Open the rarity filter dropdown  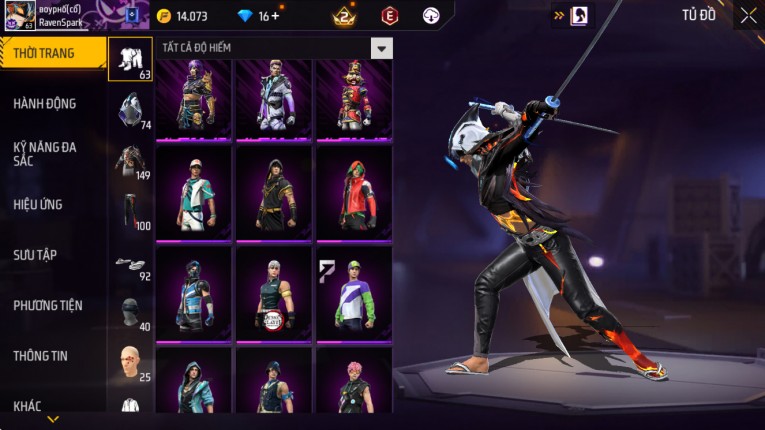[x=381, y=48]
